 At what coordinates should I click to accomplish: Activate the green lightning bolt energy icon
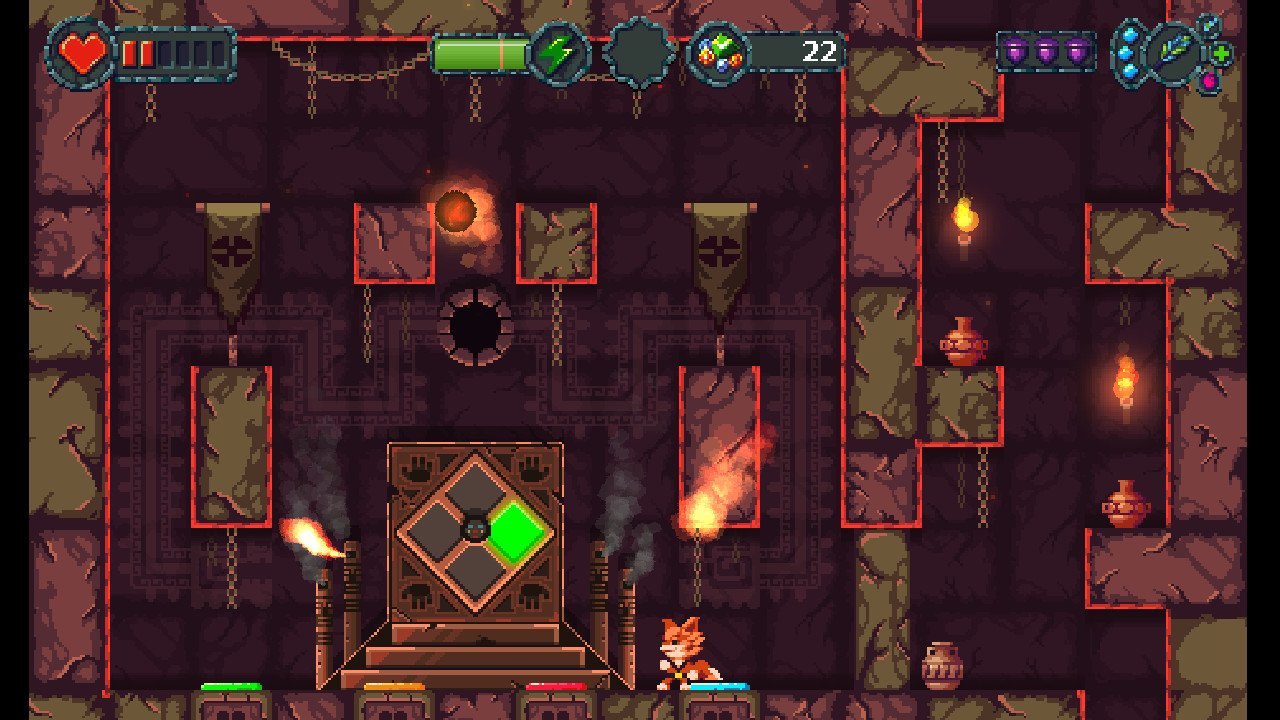560,53
